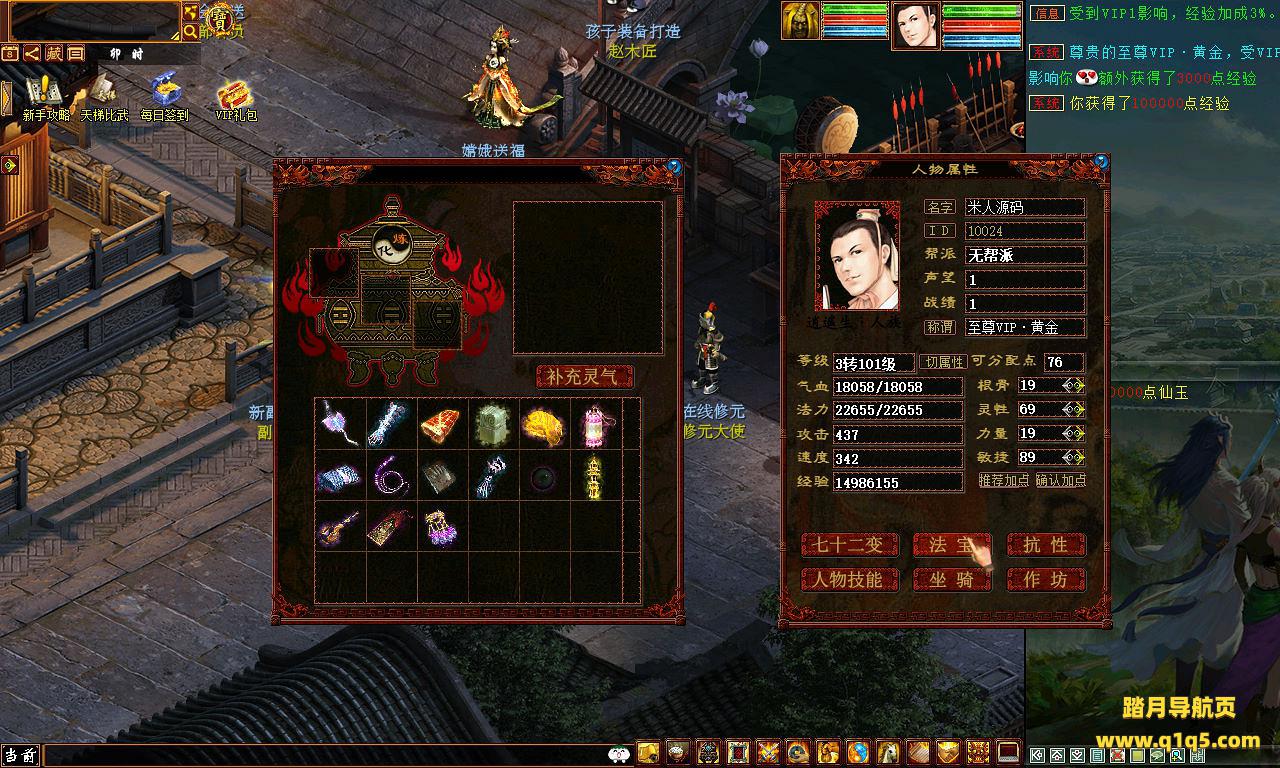The width and height of the screenshot is (1280, 768).
Task: Open 人物技能 character skills
Action: 846,580
